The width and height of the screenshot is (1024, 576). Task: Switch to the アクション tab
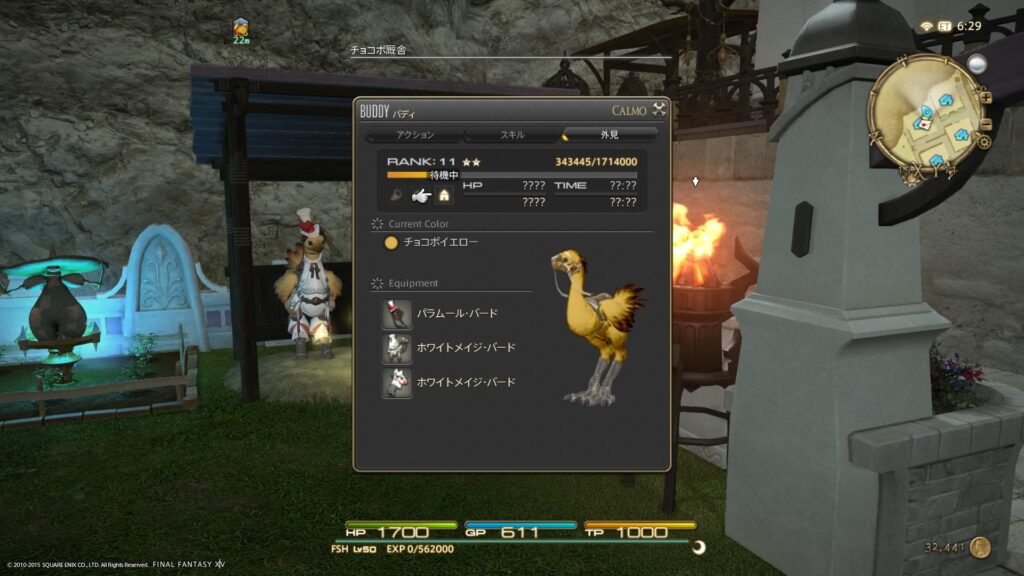coord(415,134)
